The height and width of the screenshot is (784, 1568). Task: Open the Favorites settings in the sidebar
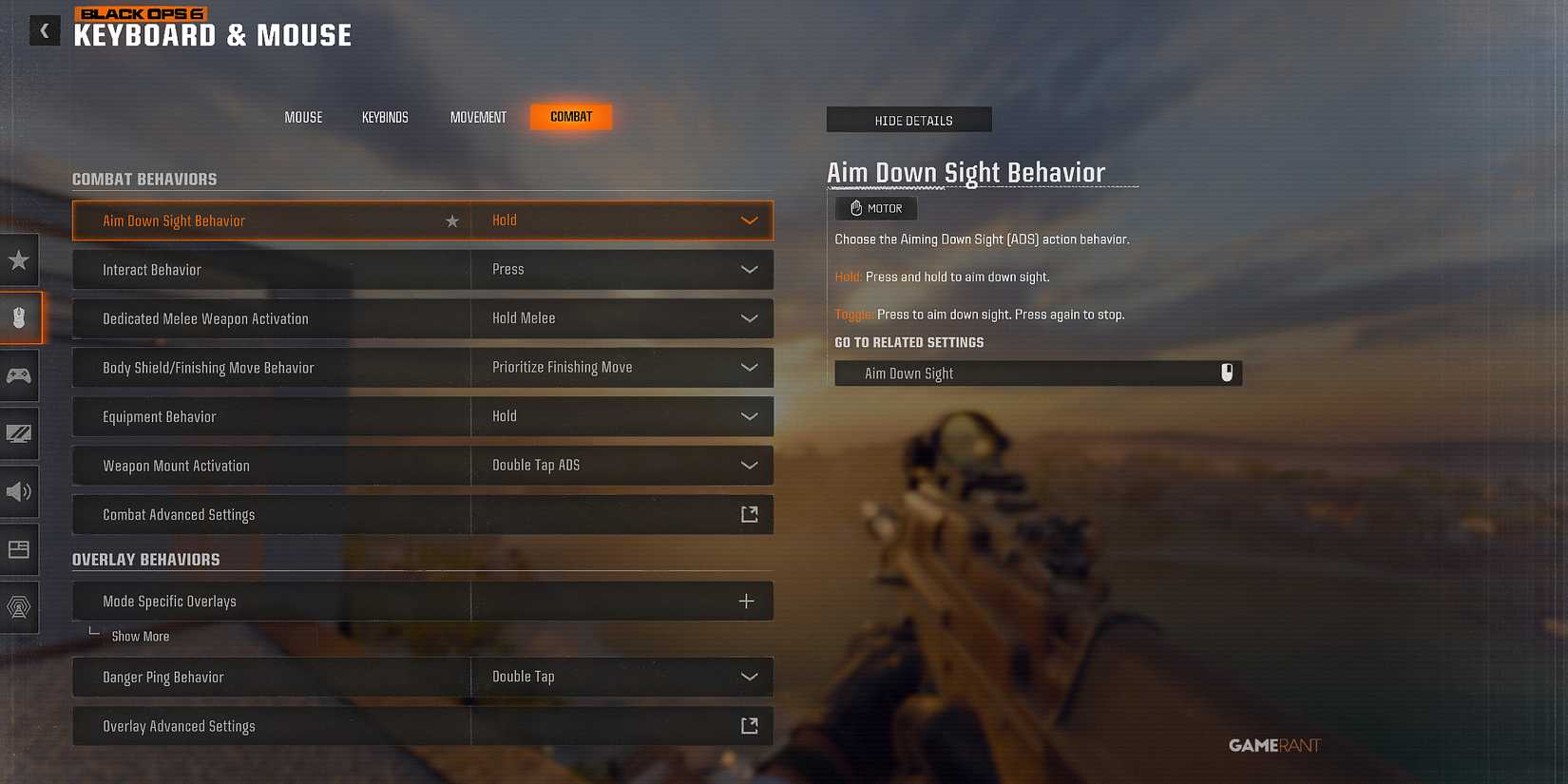coord(19,259)
